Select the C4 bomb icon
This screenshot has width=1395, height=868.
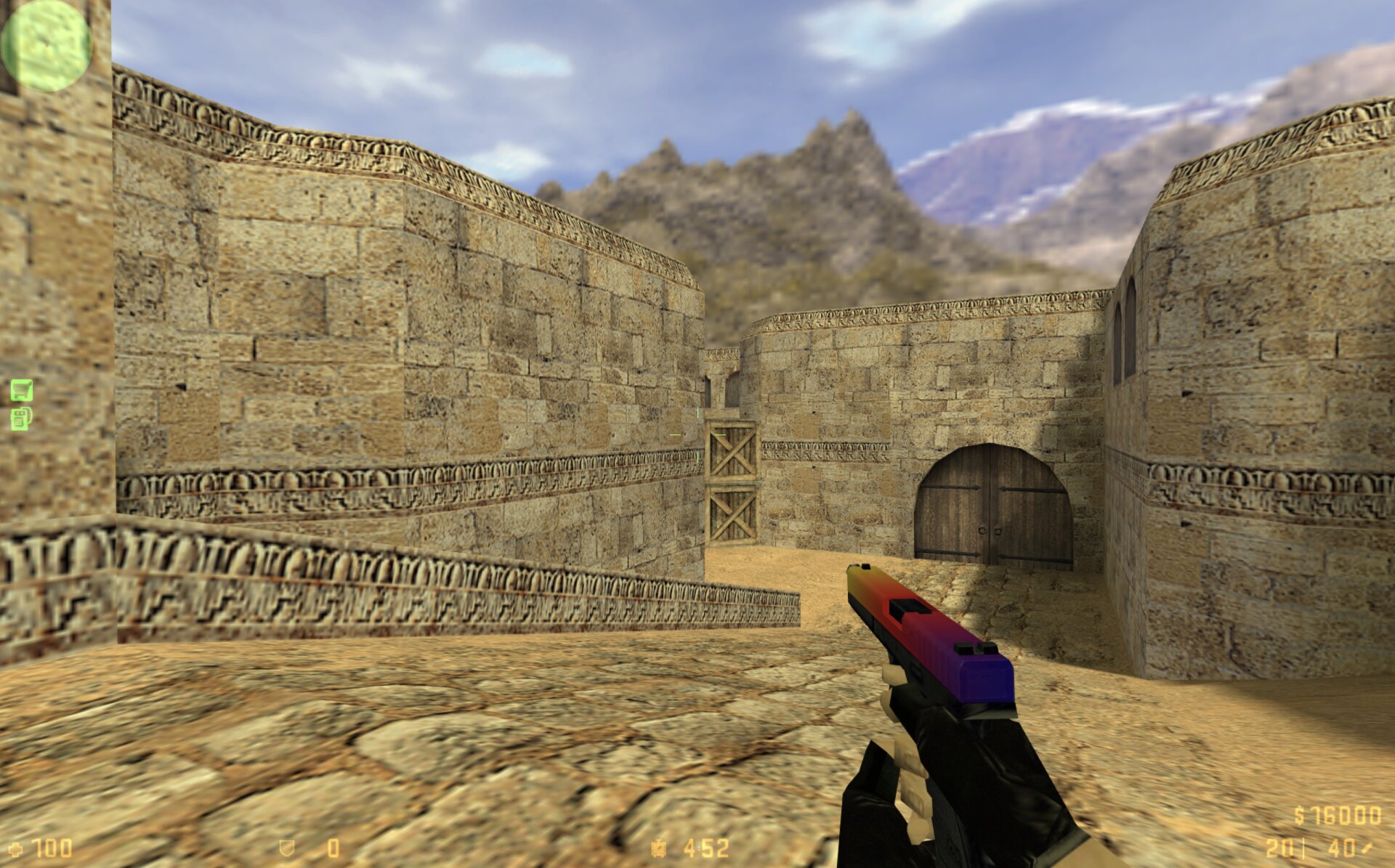coord(21,418)
